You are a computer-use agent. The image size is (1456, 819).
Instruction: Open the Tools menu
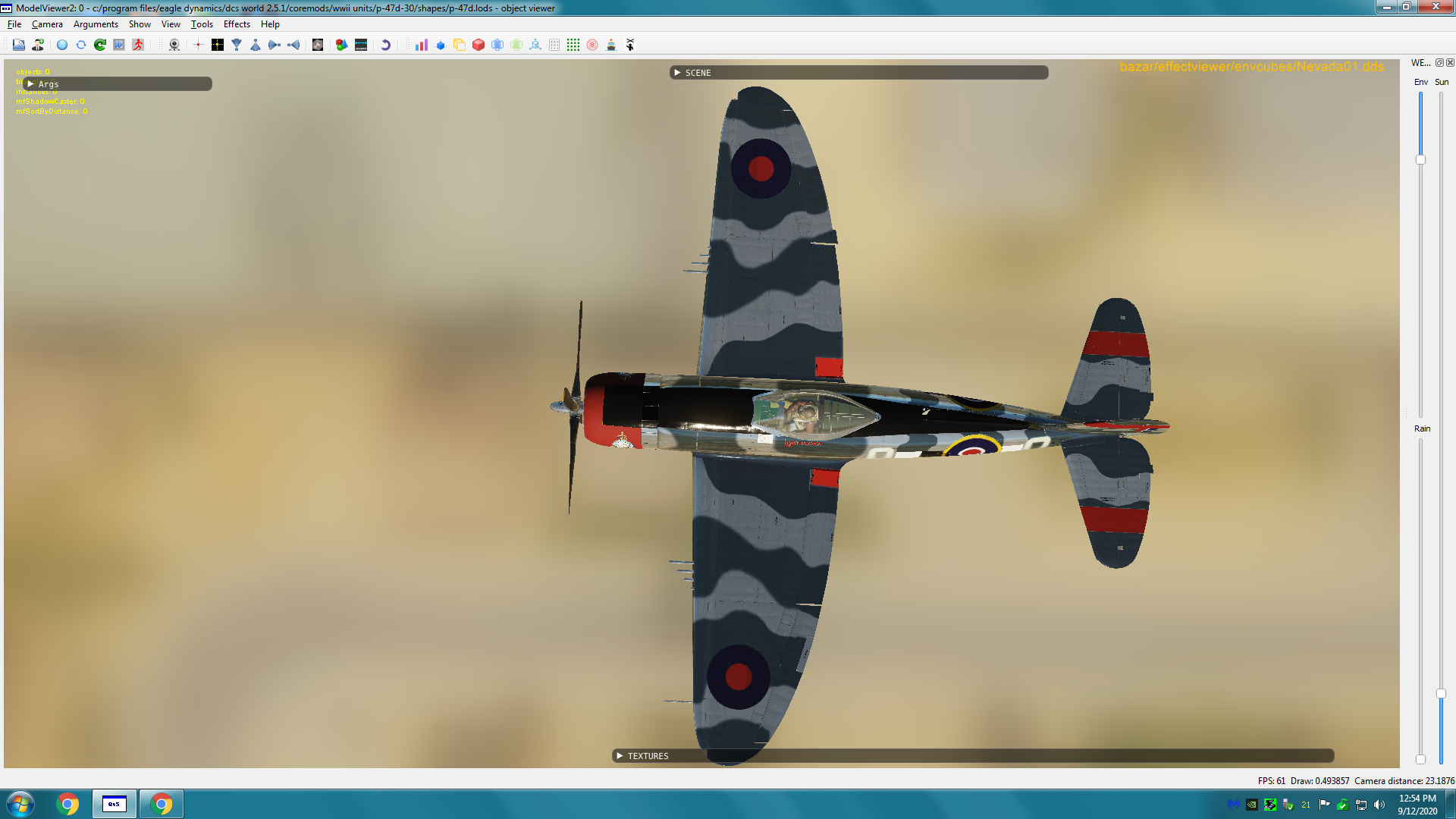pos(202,24)
